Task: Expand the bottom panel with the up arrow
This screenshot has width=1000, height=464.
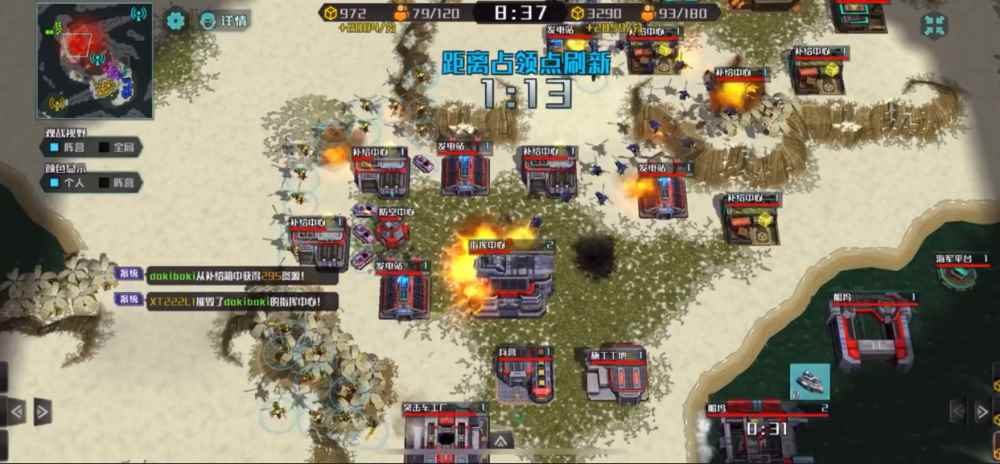Action: pyautogui.click(x=501, y=440)
